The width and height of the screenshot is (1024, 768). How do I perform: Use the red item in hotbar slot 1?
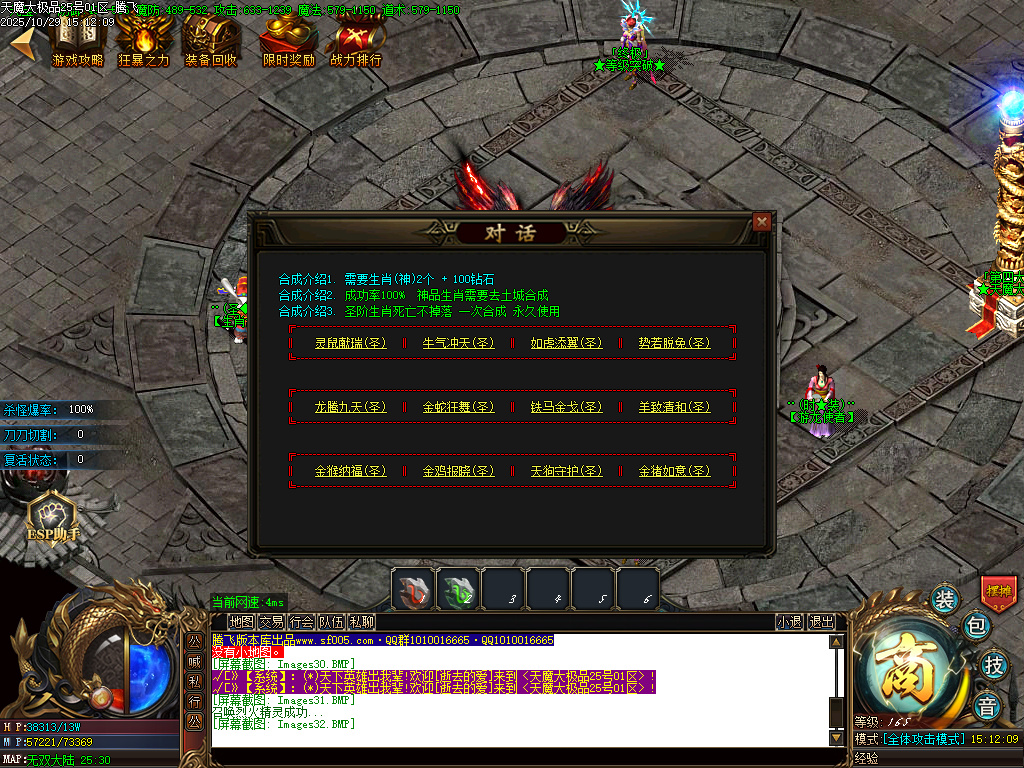(x=412, y=589)
